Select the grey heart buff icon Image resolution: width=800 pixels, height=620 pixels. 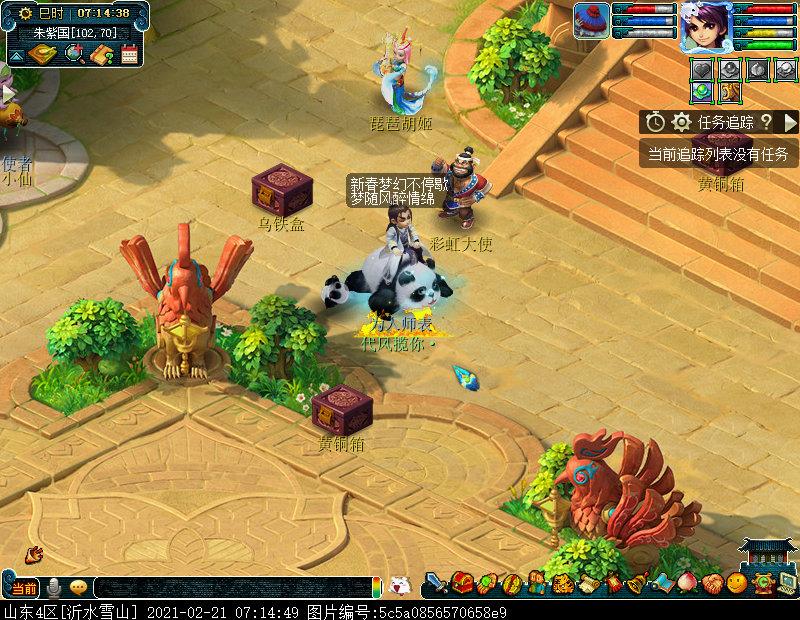[704, 69]
